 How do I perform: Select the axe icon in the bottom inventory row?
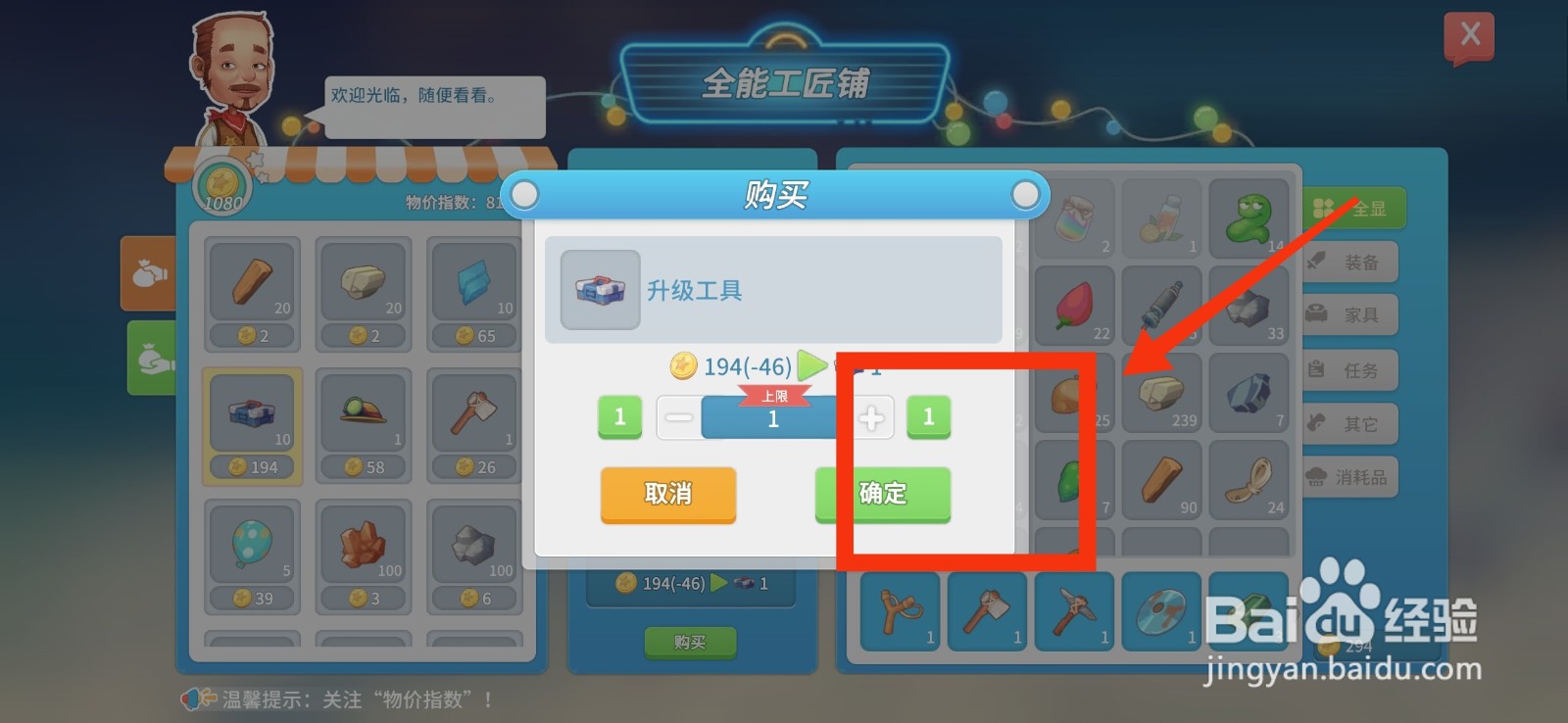click(987, 609)
